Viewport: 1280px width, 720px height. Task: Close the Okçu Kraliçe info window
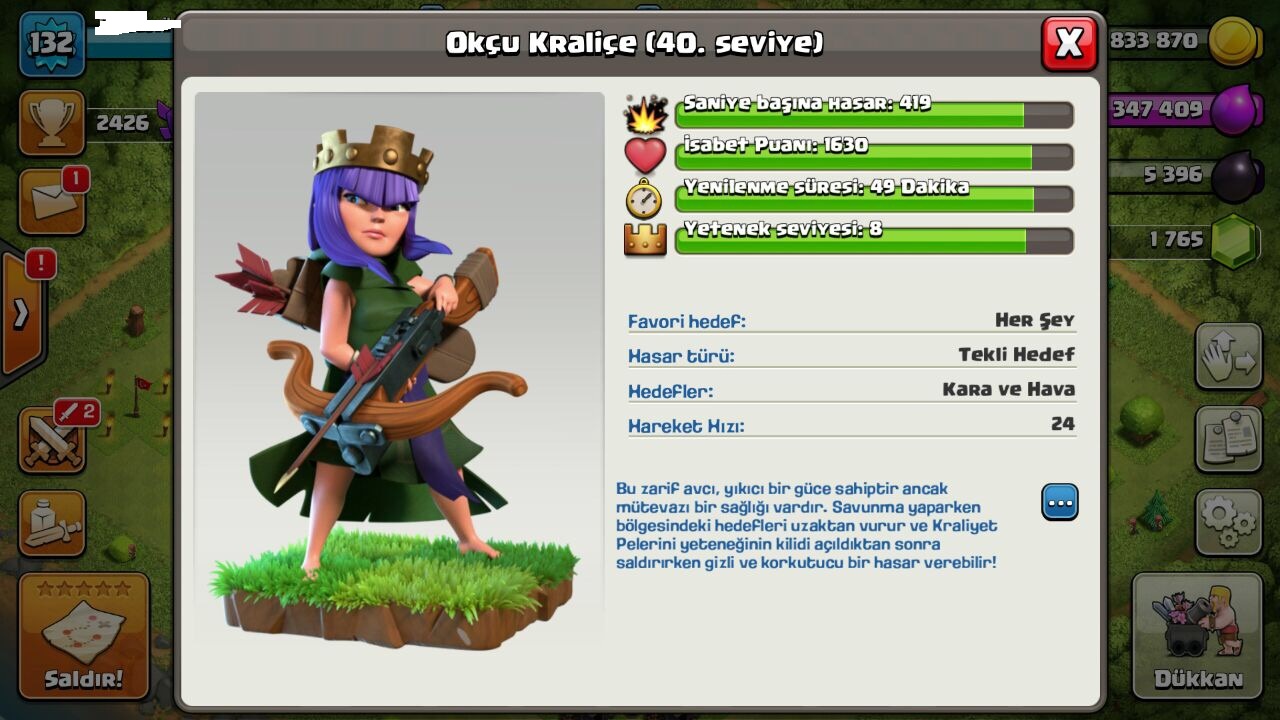[1069, 43]
